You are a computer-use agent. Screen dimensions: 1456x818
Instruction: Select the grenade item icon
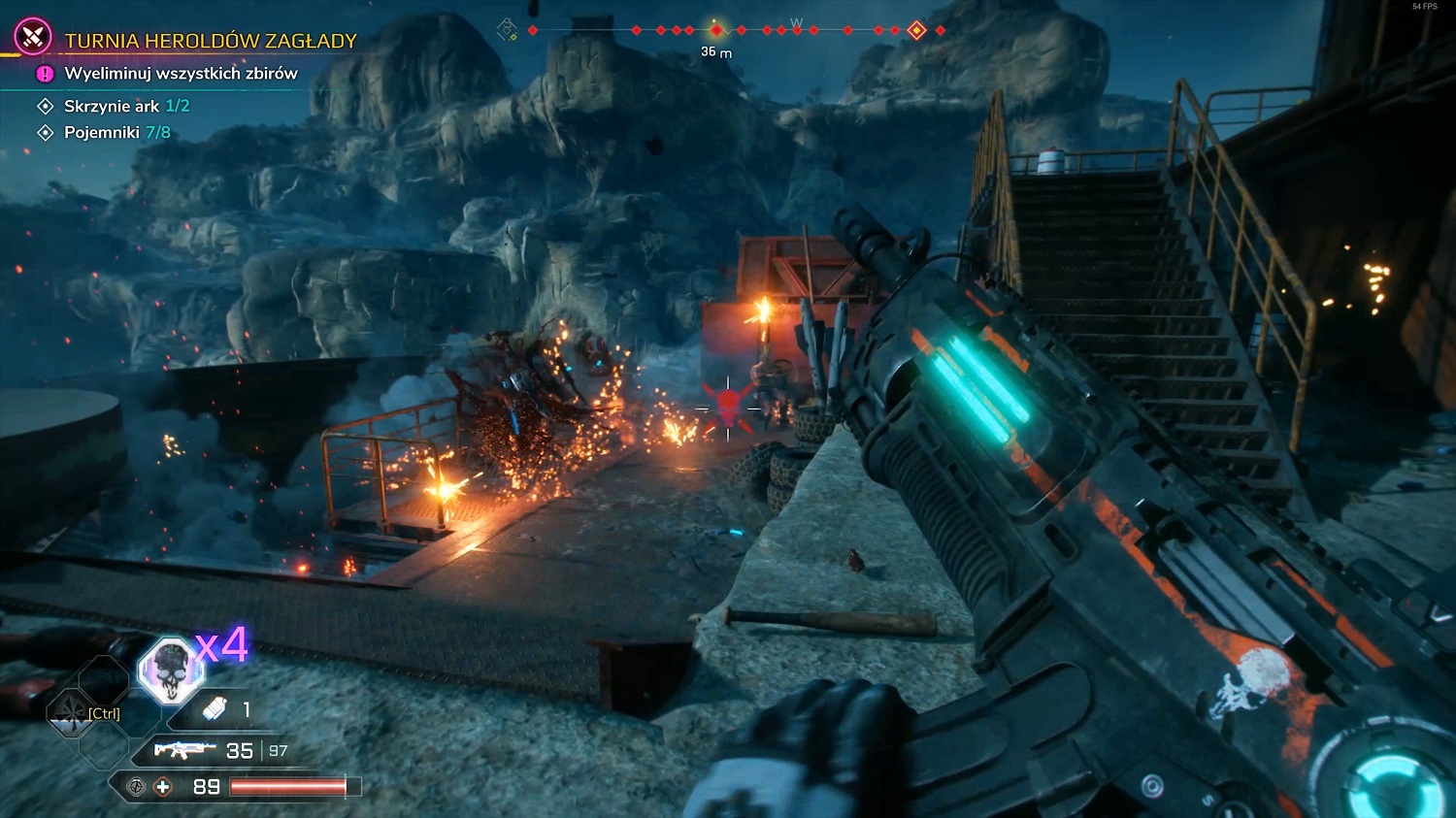pos(215,709)
